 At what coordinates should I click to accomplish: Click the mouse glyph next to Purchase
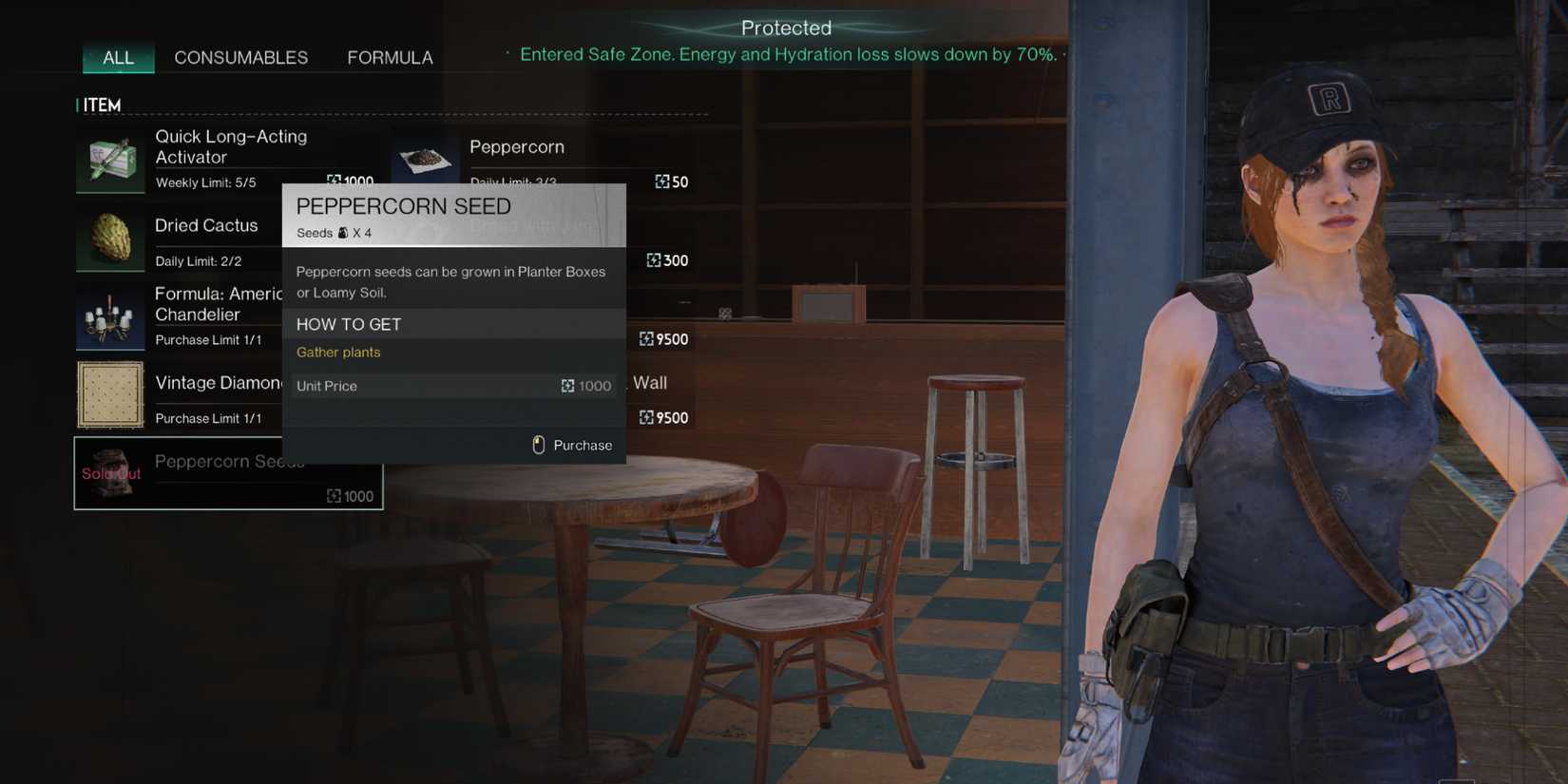(539, 445)
